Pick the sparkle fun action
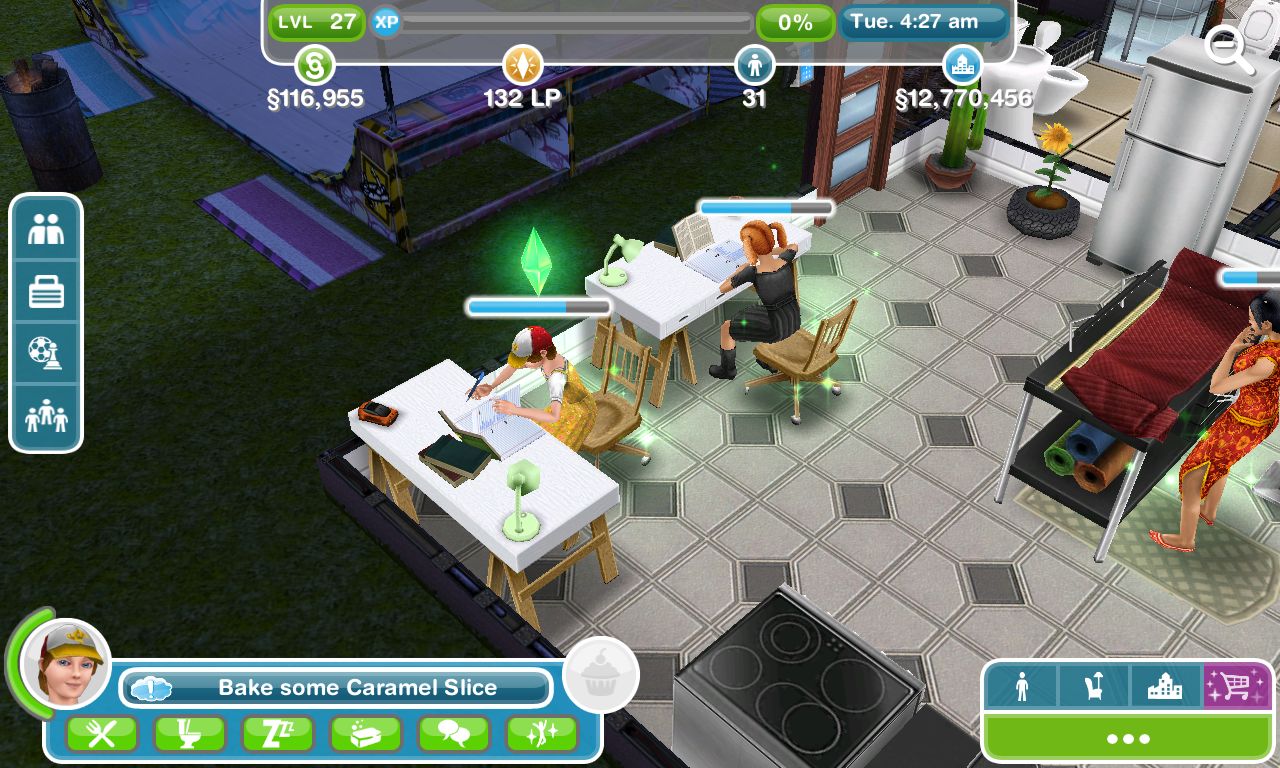Image resolution: width=1280 pixels, height=768 pixels. pyautogui.click(x=543, y=733)
